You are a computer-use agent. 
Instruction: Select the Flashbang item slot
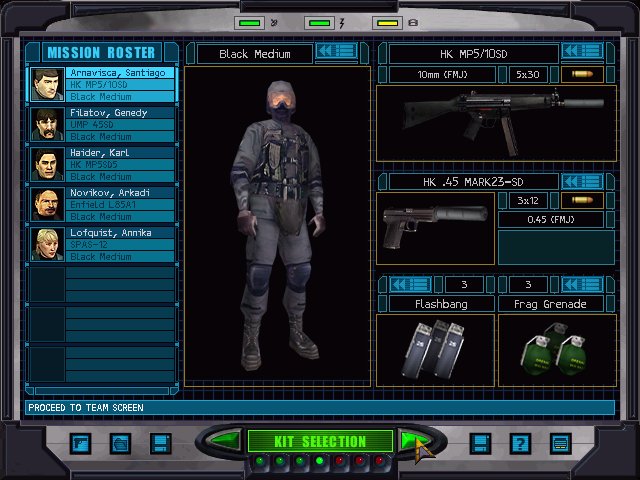(435, 350)
